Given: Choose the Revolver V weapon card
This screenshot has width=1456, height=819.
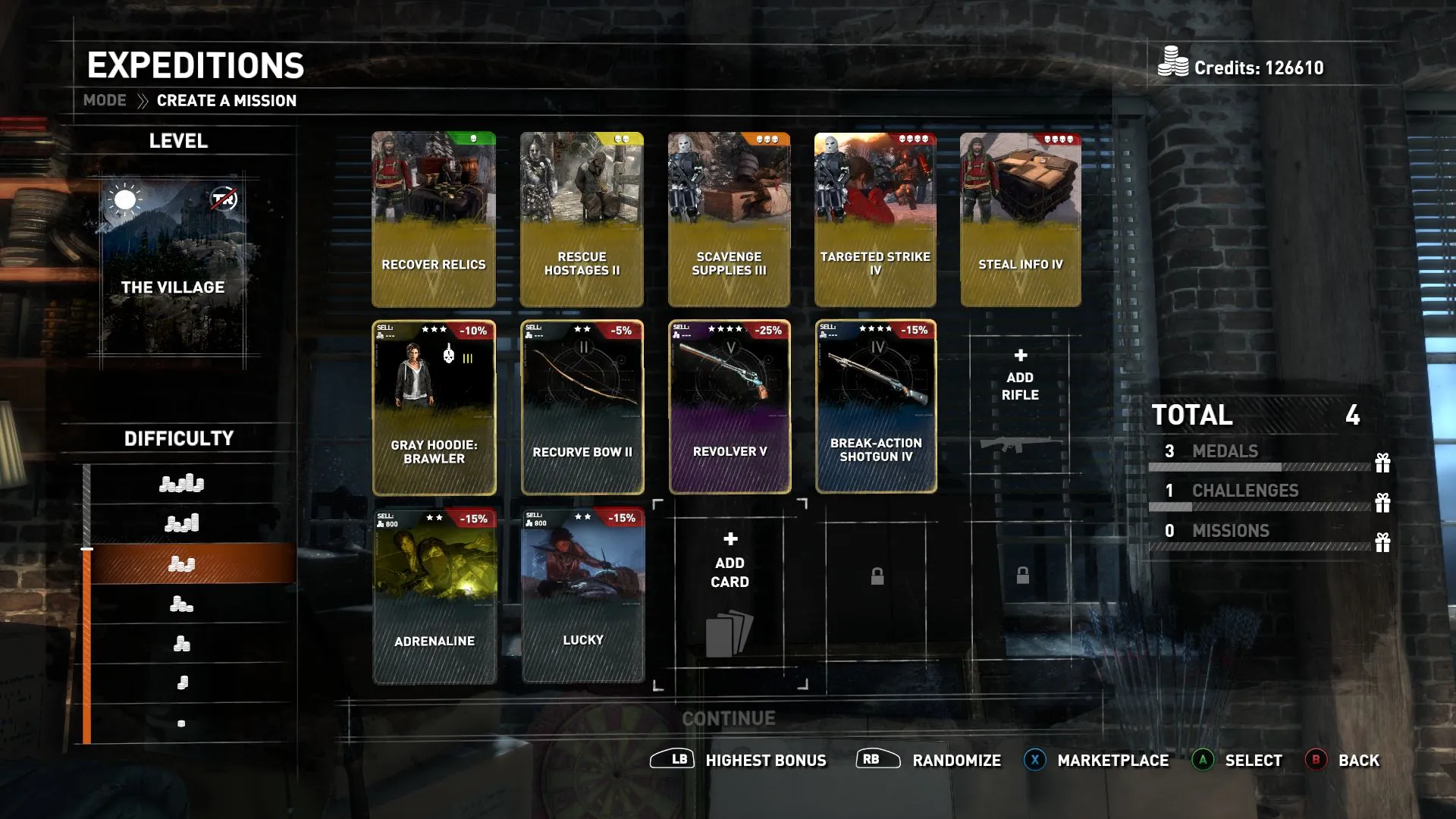Looking at the screenshot, I should 730,407.
